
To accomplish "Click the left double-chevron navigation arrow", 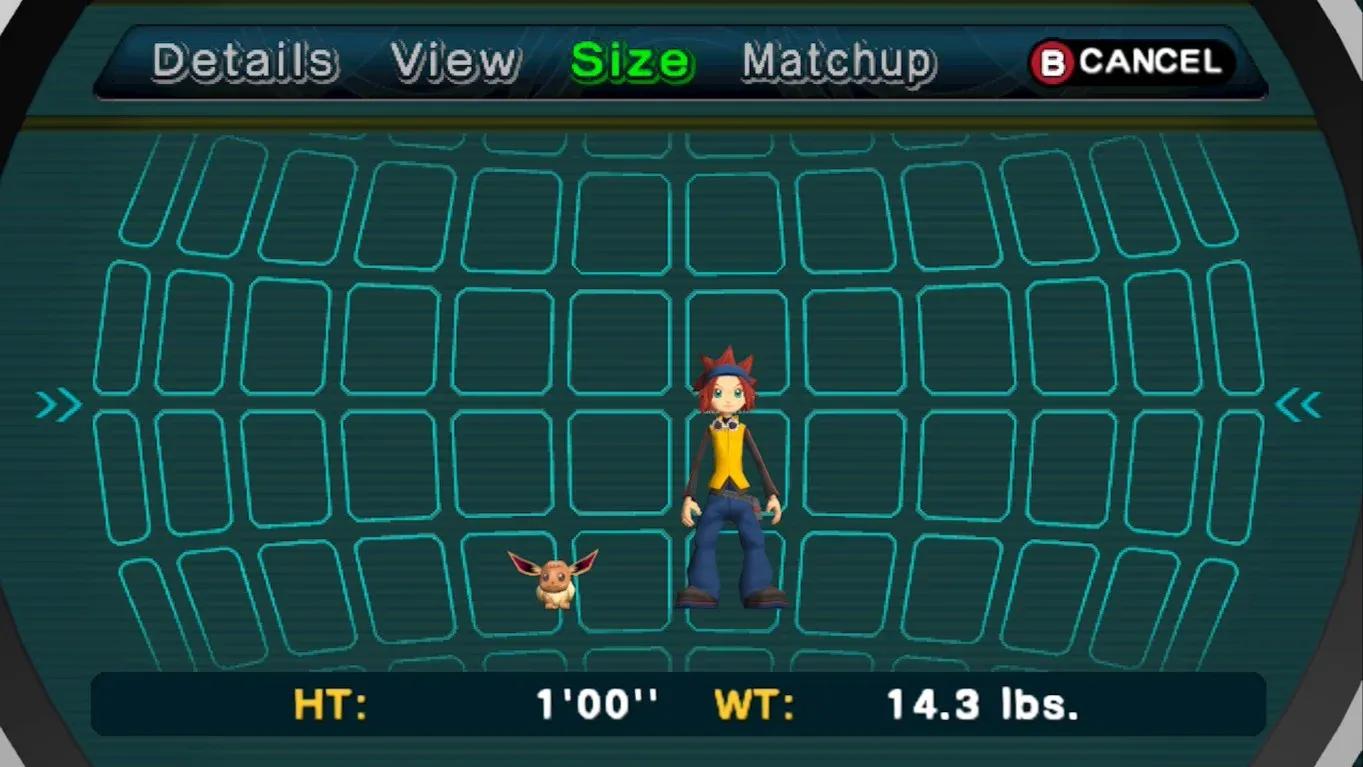I will coord(58,404).
